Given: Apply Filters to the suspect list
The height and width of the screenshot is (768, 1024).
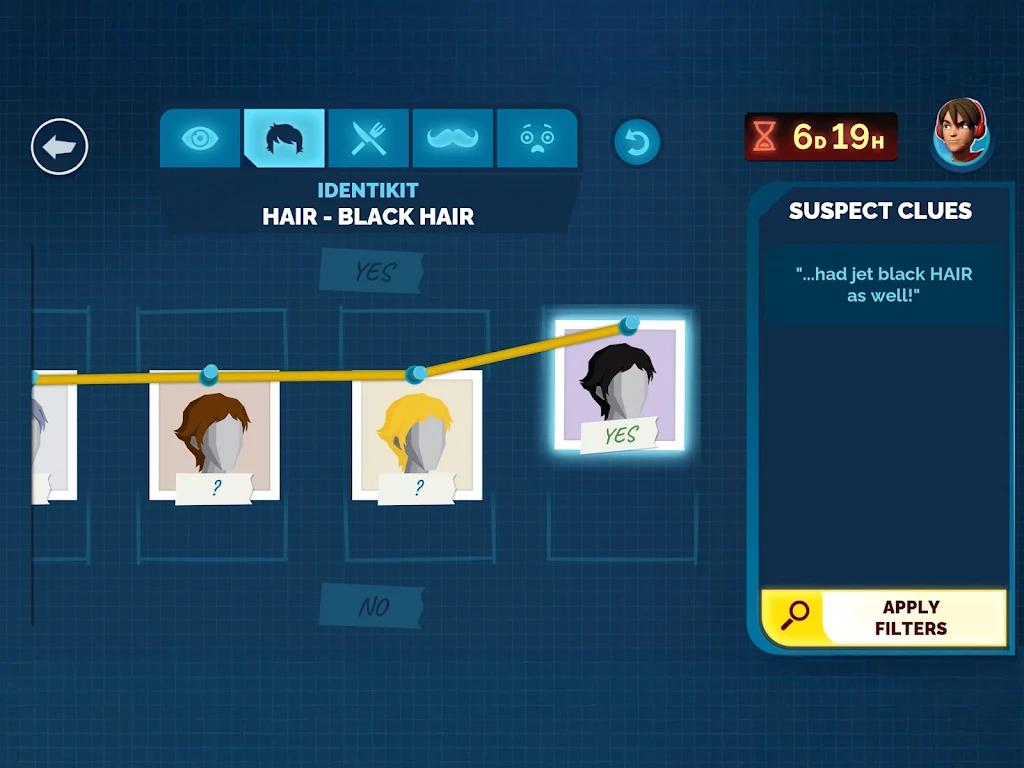Looking at the screenshot, I should (x=884, y=618).
